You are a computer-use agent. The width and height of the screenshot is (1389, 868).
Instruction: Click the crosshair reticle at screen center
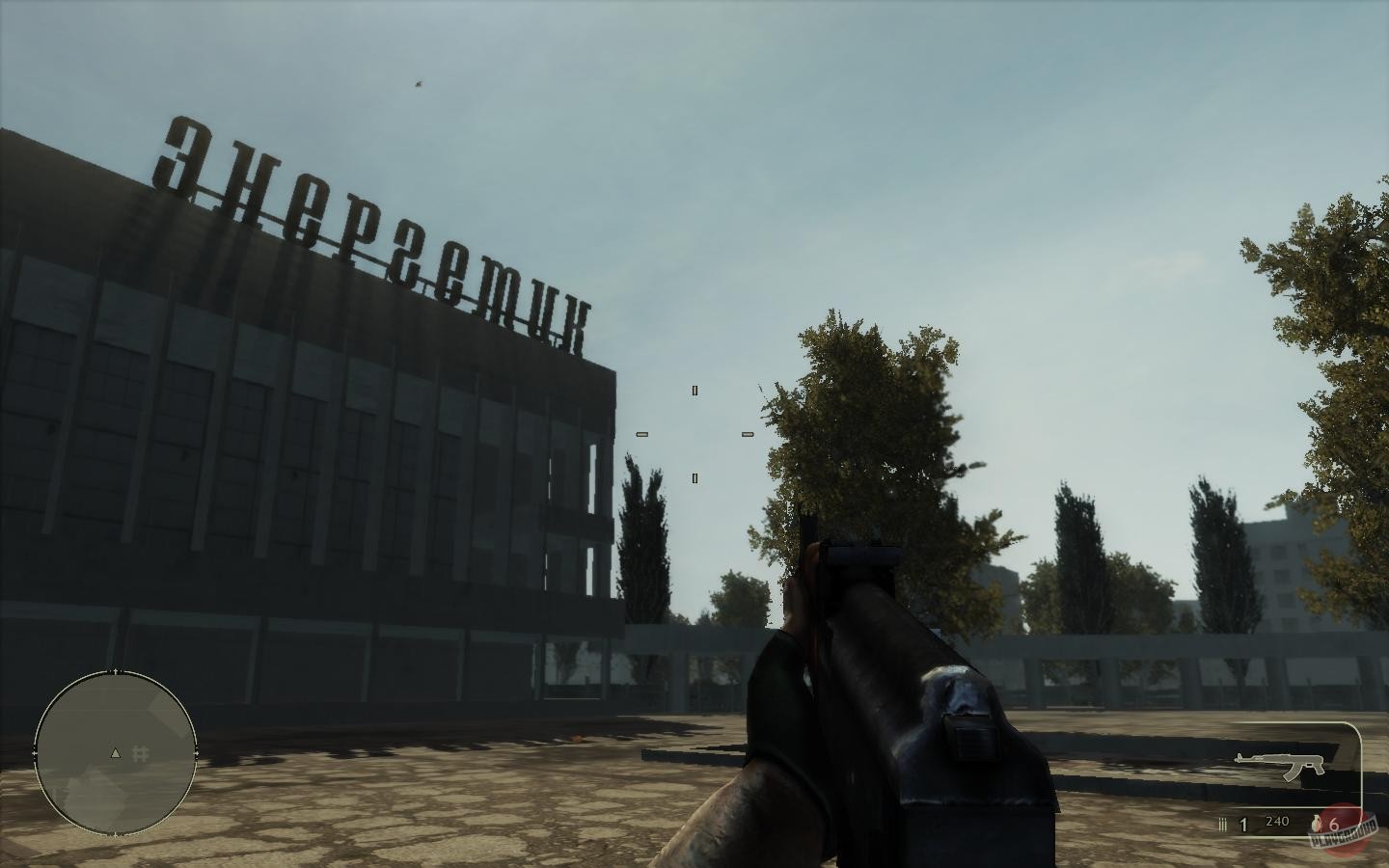tap(694, 435)
